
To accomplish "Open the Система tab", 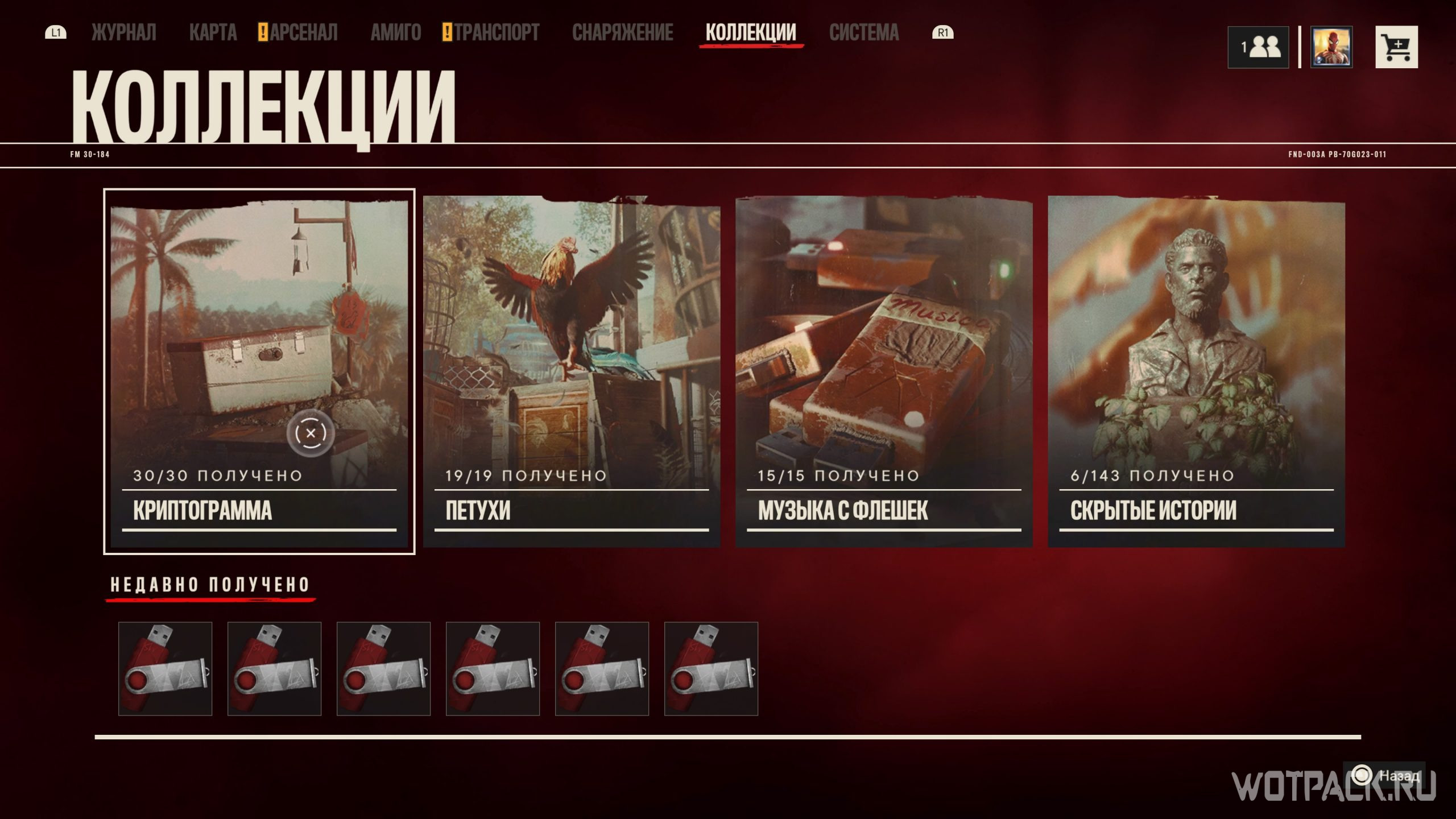I will (x=864, y=32).
